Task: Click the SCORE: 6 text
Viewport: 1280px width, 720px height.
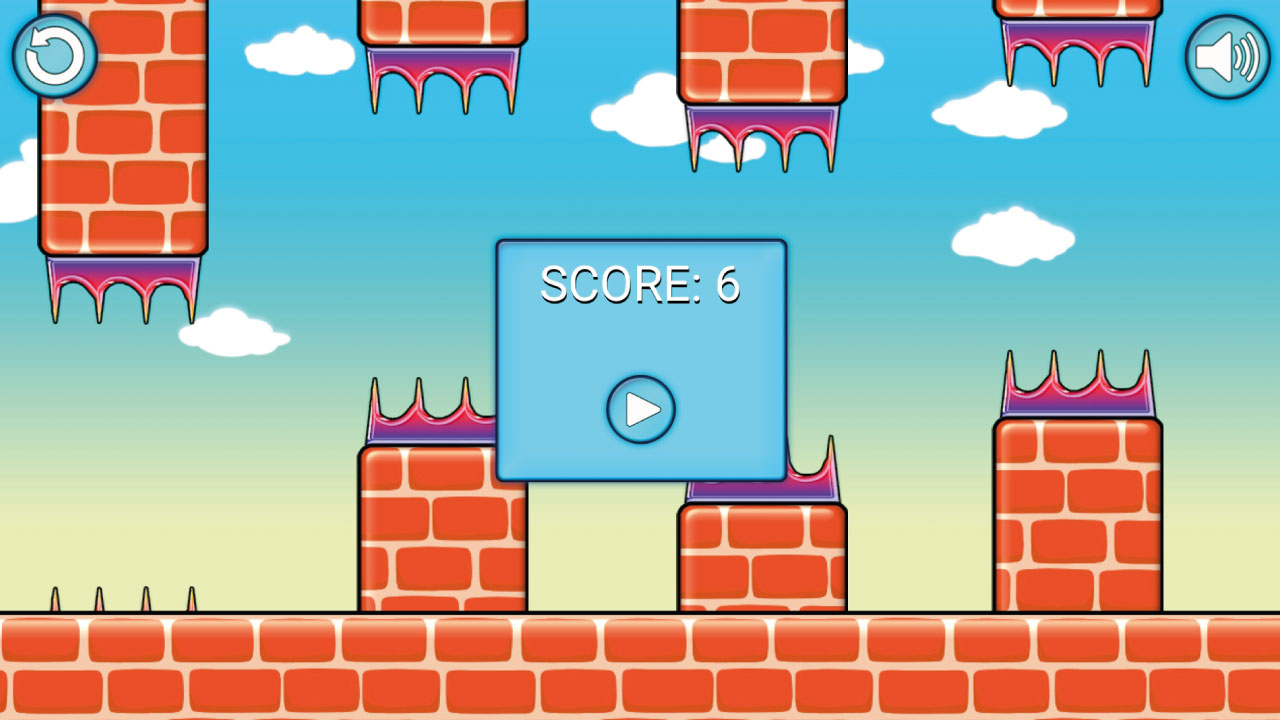Action: [639, 285]
